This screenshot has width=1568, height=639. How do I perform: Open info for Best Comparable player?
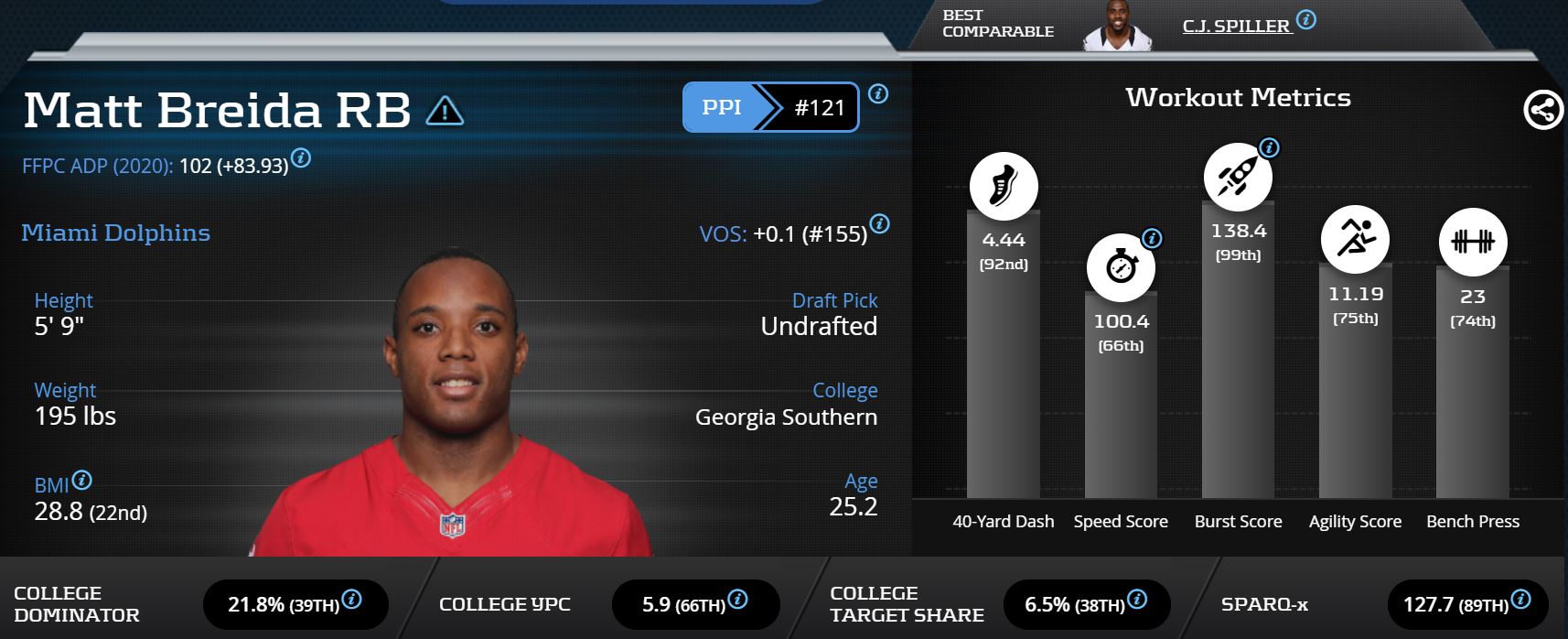click(1306, 19)
